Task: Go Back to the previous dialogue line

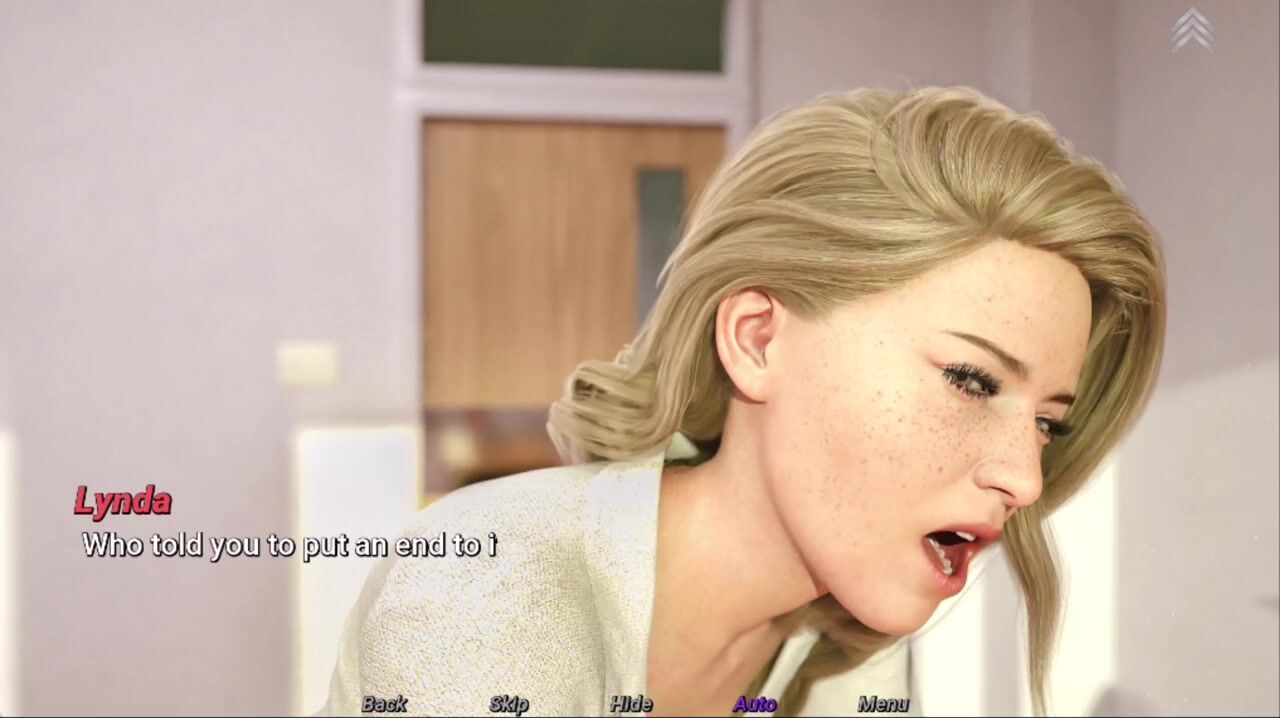Action: coord(384,704)
